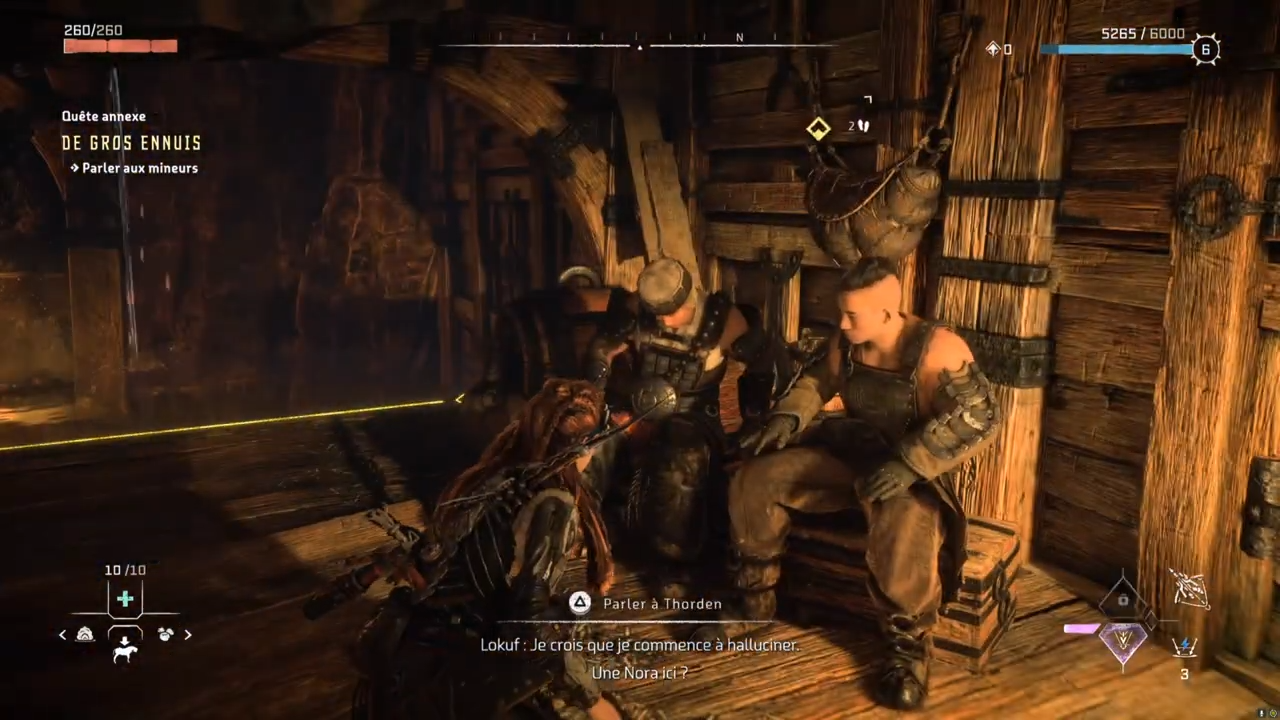1280x720 pixels.
Task: Click the call mount horse icon
Action: click(125, 653)
